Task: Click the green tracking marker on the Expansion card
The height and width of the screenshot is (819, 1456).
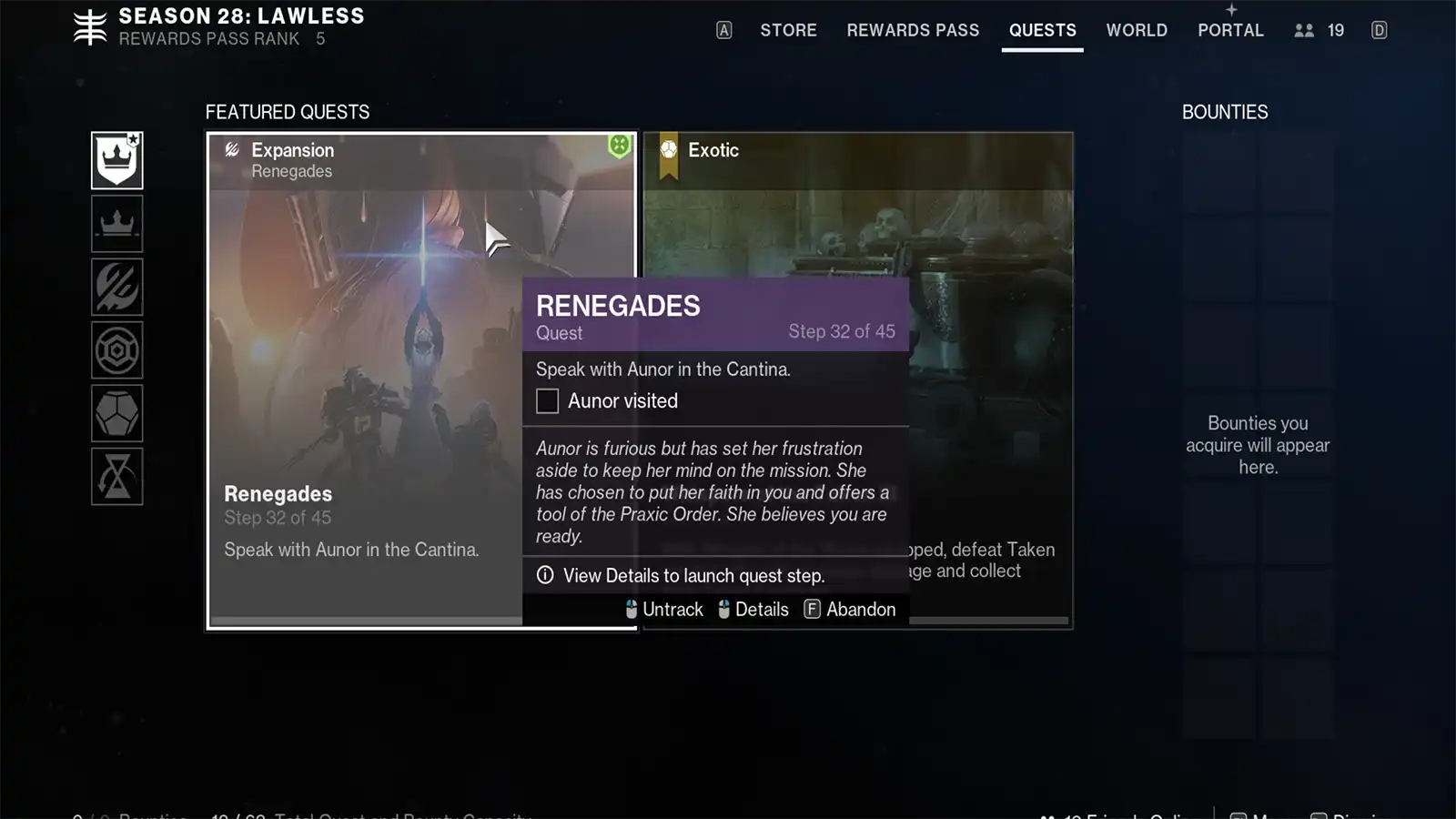Action: tap(617, 146)
